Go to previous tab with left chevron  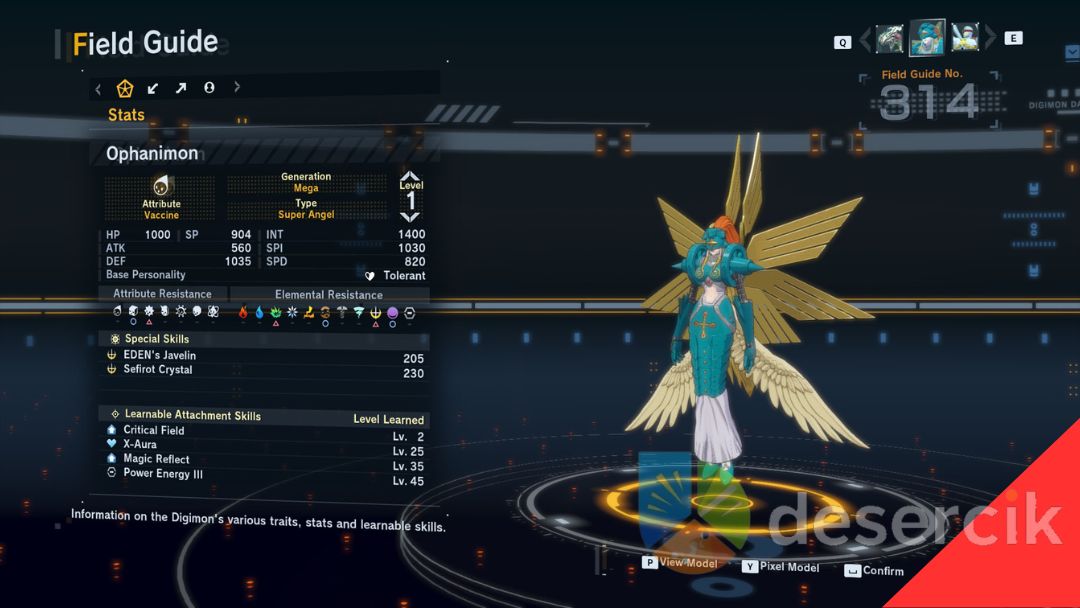[98, 88]
